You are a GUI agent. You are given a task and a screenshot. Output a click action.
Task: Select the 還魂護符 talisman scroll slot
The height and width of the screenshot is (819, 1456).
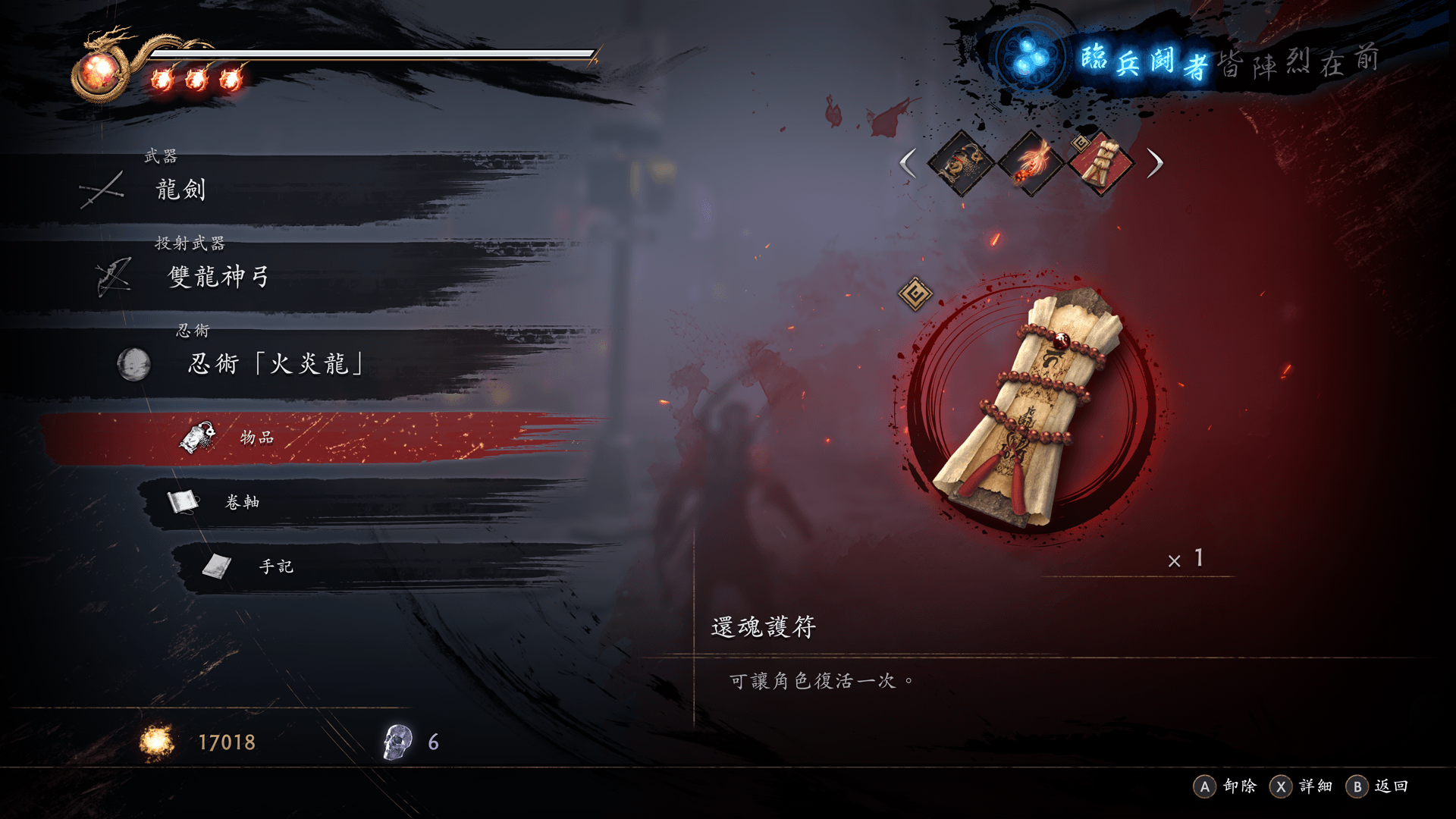(1101, 163)
